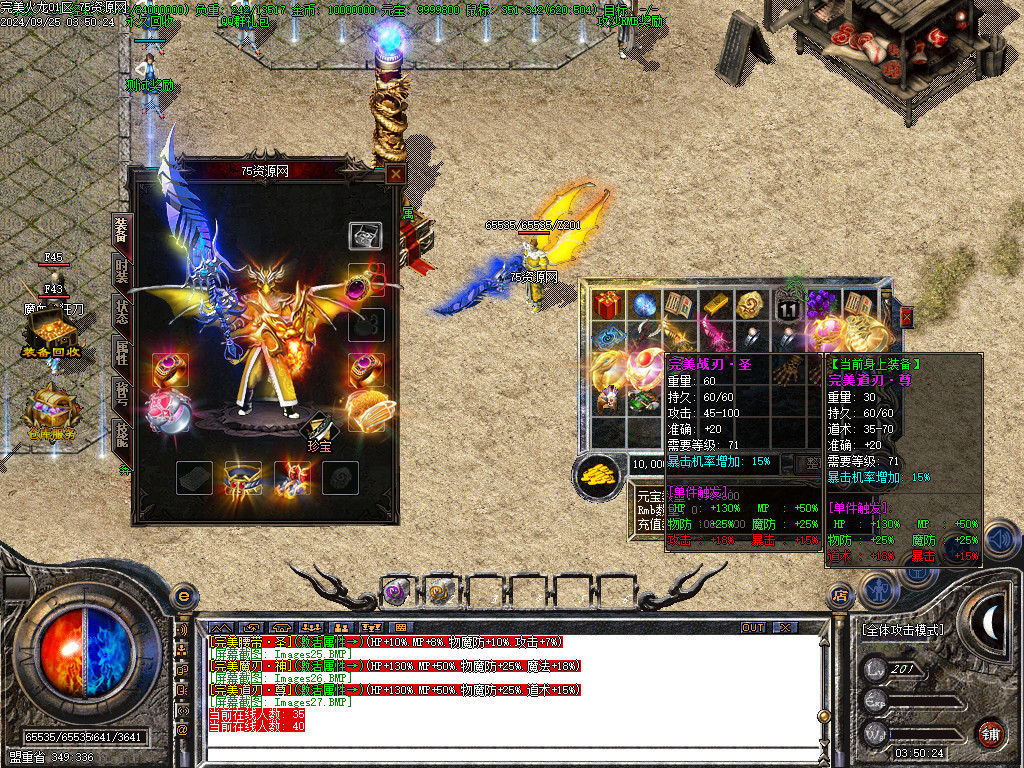The width and height of the screenshot is (1024, 768).
Task: Click the round 铺 shop button
Action: coord(990,733)
